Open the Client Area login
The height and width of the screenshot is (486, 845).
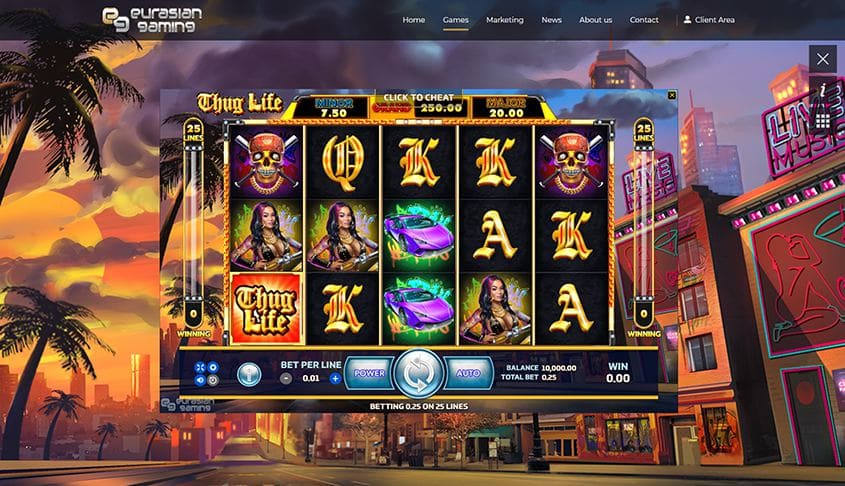(x=708, y=20)
